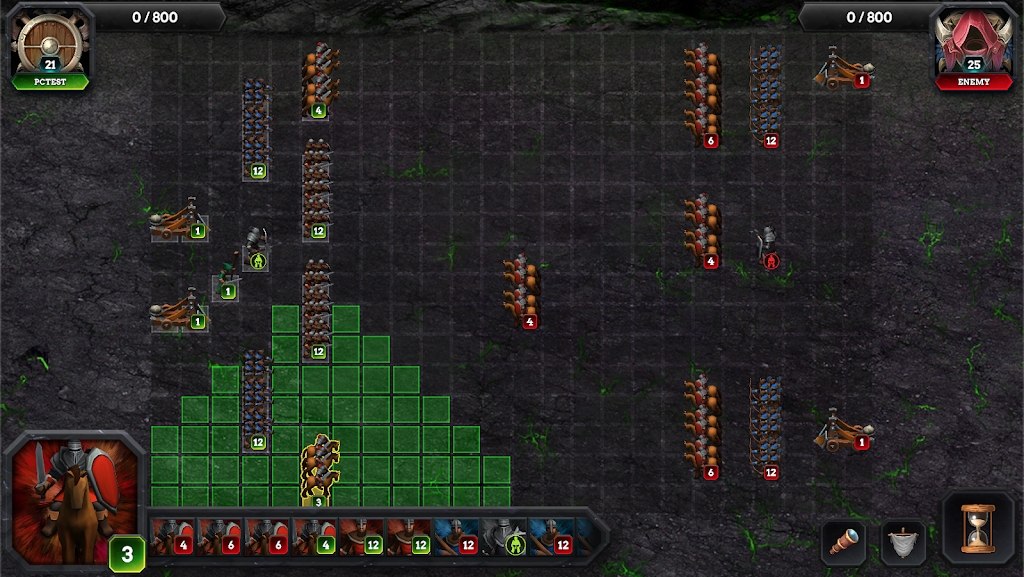The width and height of the screenshot is (1024, 577).
Task: Select the grey hero icon in the turn queue
Action: pyautogui.click(x=506, y=535)
